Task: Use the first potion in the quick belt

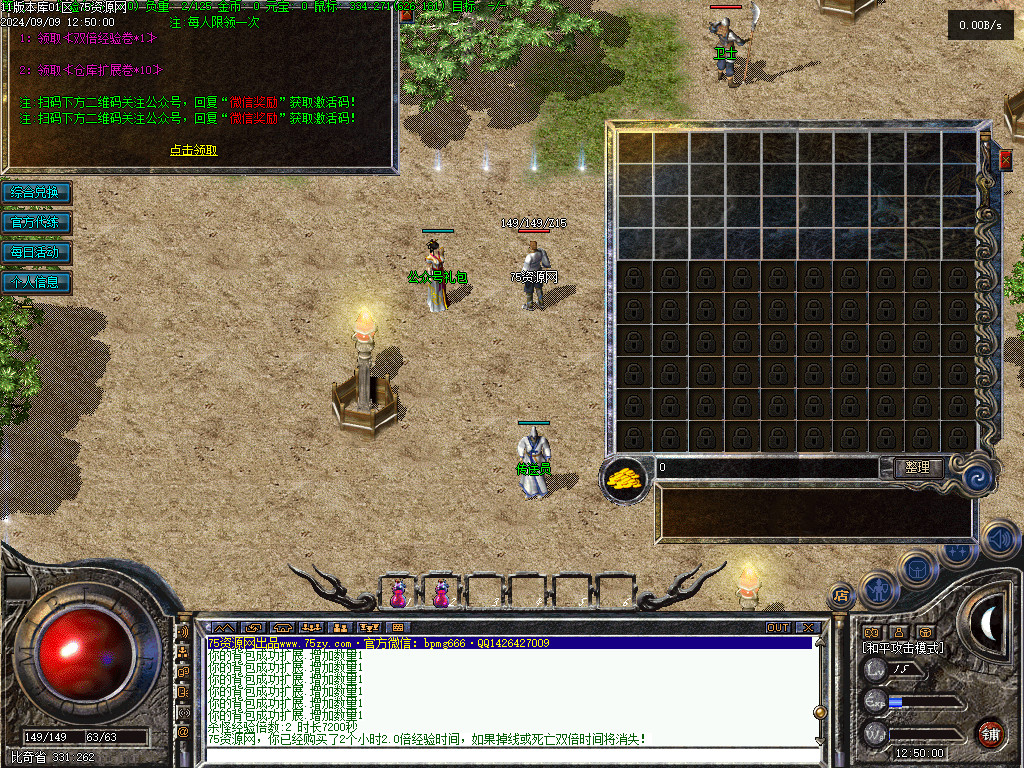Action: pos(398,594)
